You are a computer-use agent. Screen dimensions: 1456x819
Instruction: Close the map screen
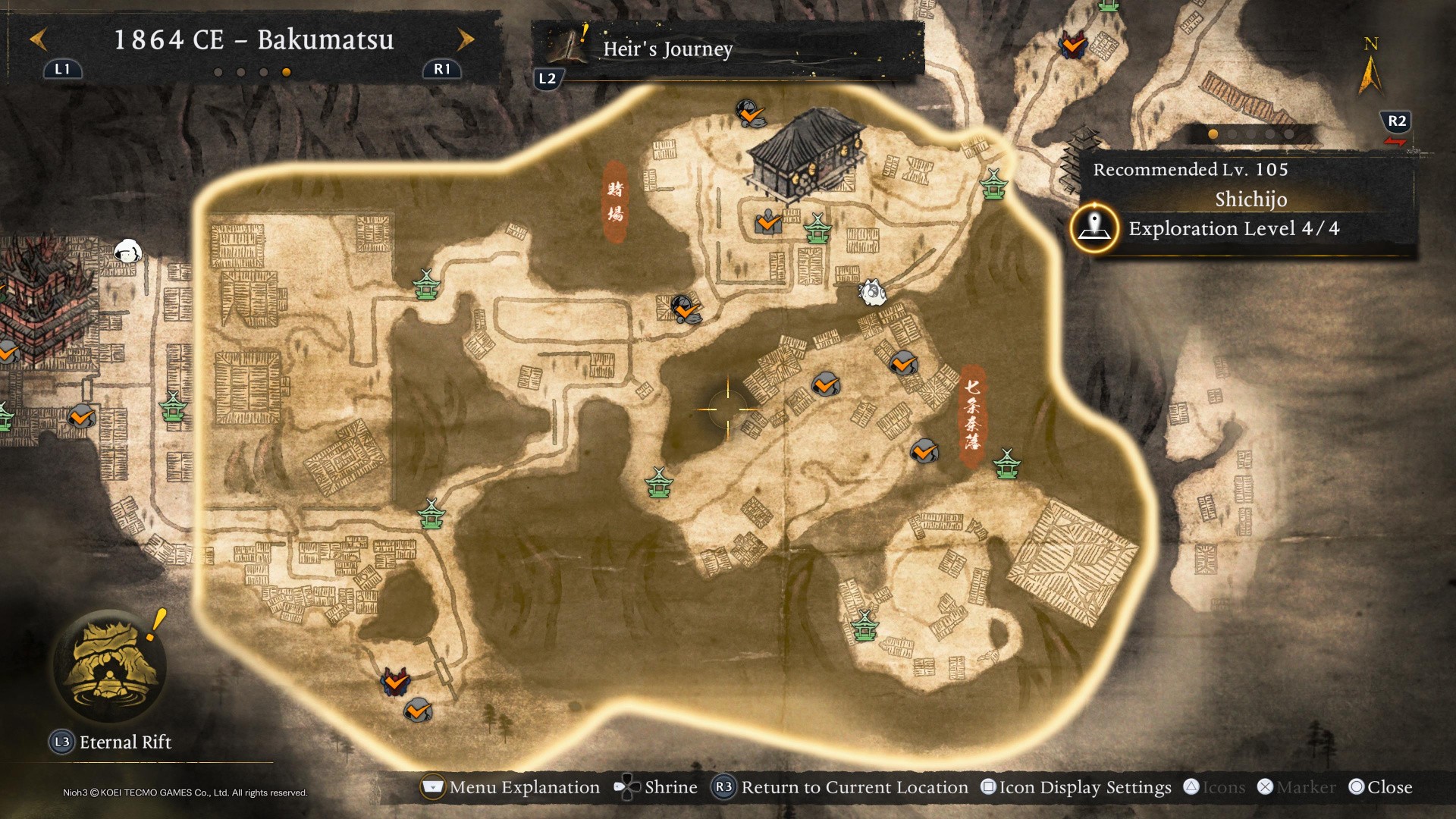click(x=1381, y=787)
